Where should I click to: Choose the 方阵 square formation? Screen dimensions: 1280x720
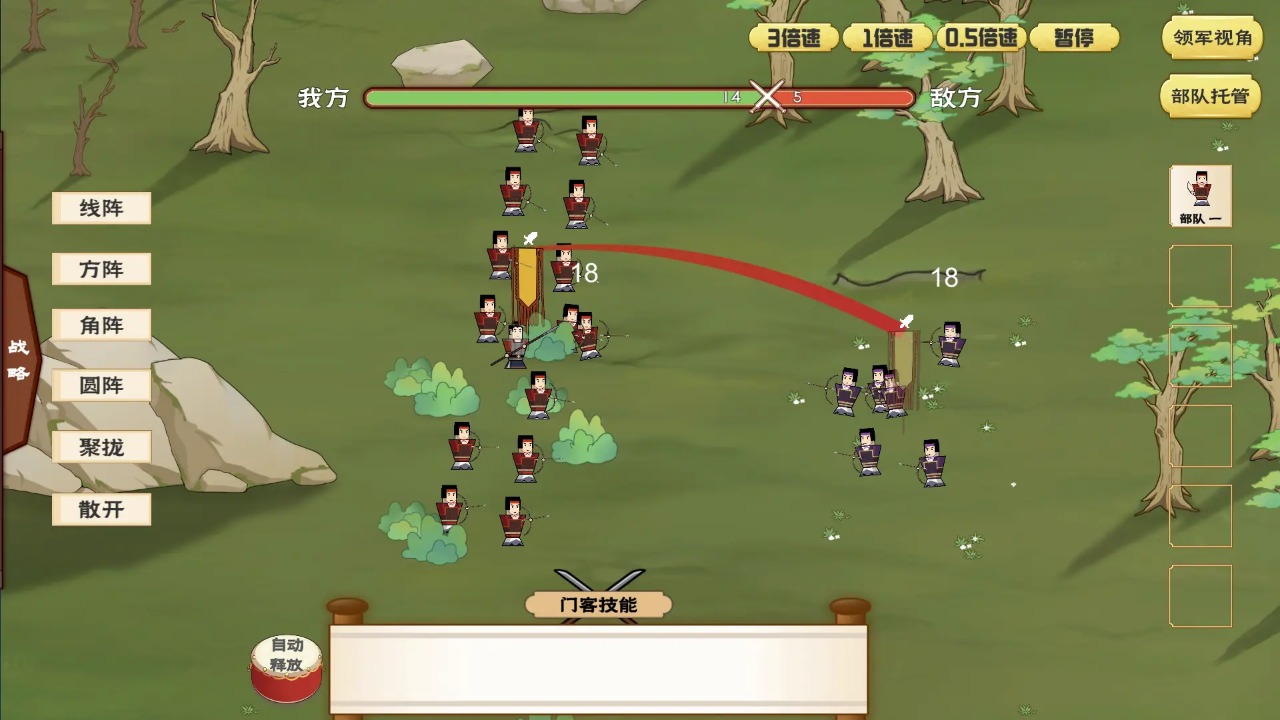pyautogui.click(x=101, y=269)
